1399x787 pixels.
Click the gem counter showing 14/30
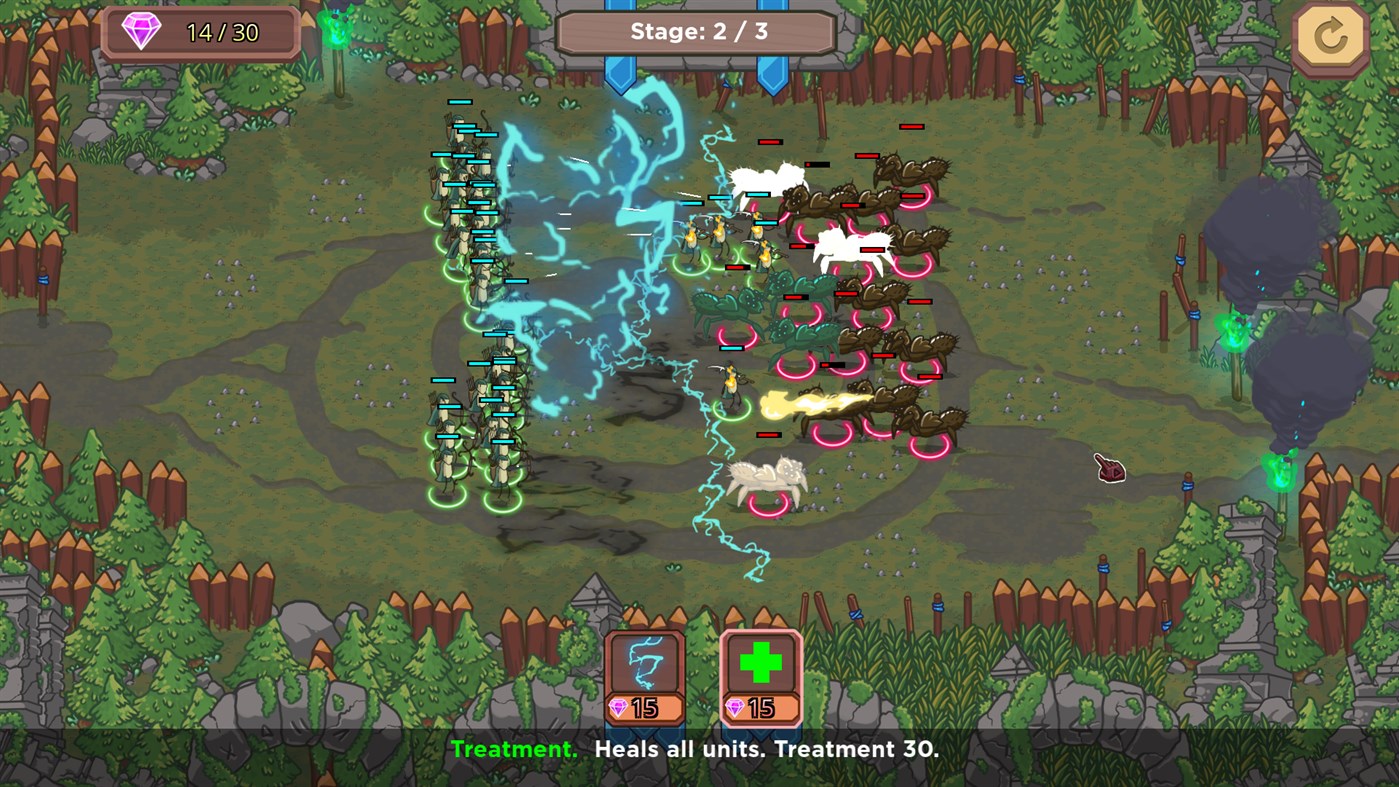point(198,31)
